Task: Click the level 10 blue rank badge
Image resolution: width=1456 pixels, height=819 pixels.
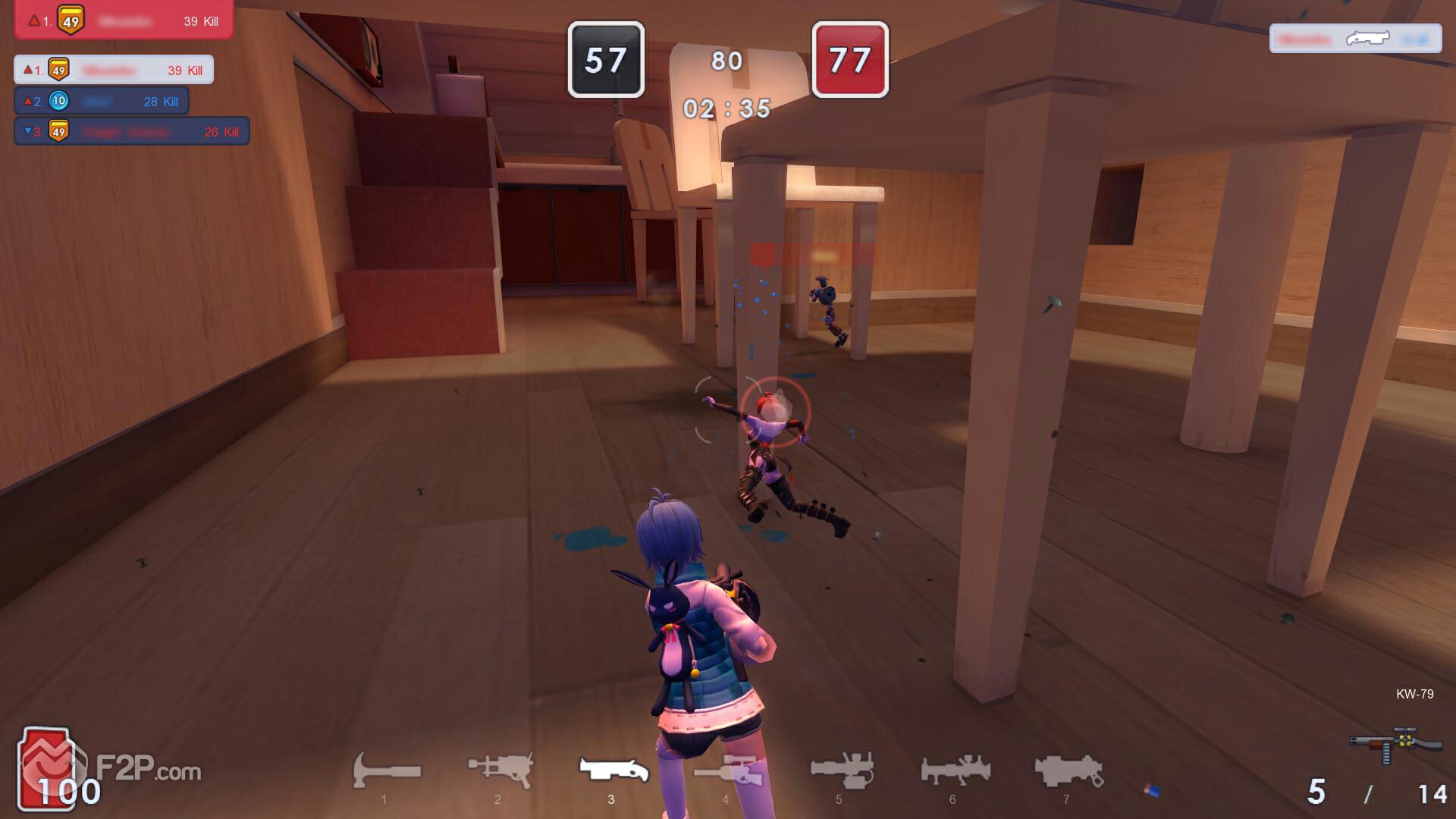Action: [58, 101]
